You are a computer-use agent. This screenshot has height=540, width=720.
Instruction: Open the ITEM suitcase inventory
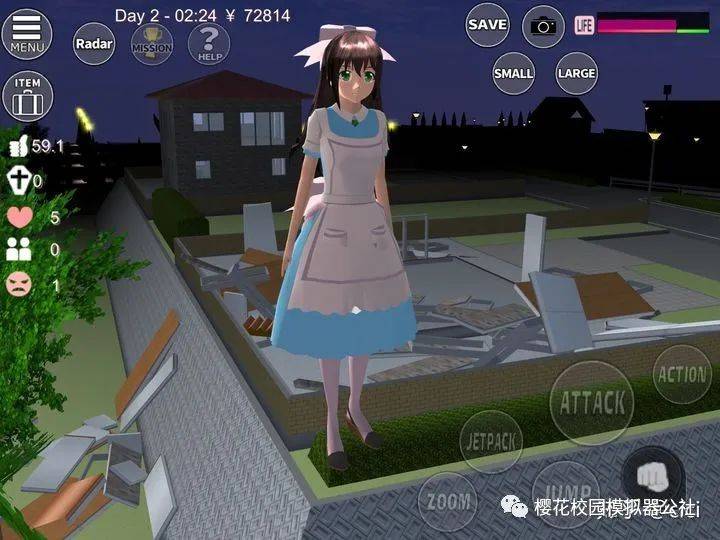click(x=28, y=96)
